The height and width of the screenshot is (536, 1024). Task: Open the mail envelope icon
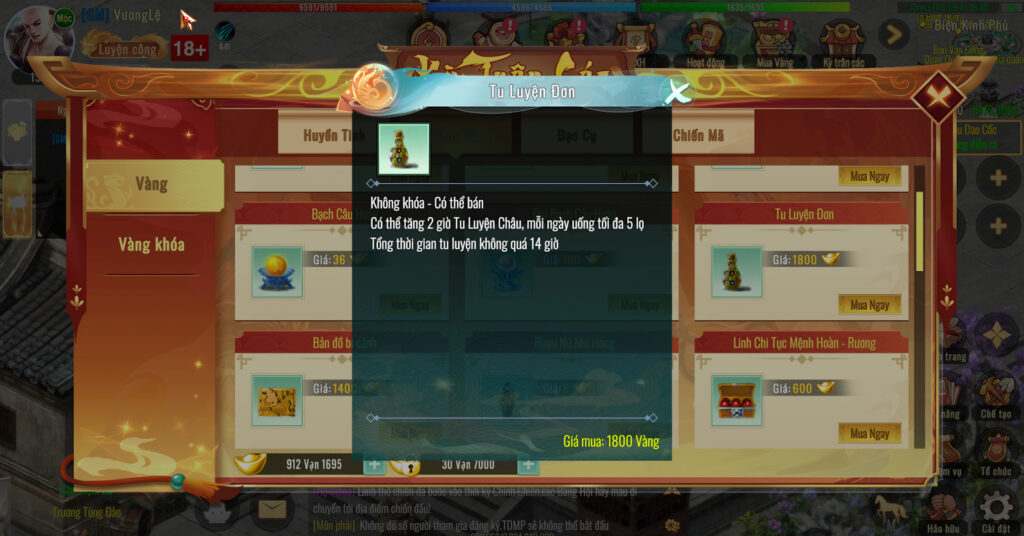[x=271, y=510]
